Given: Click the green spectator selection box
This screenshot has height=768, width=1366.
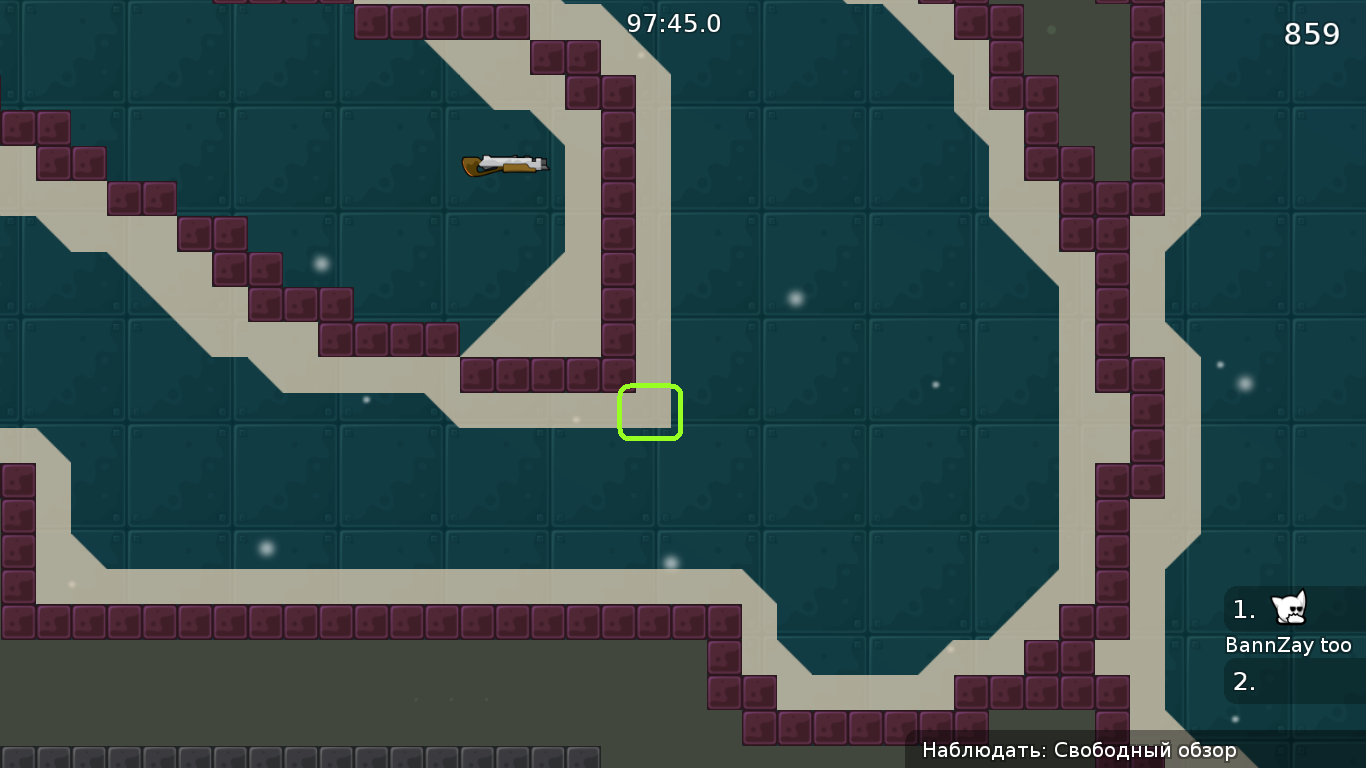Looking at the screenshot, I should coord(650,411).
